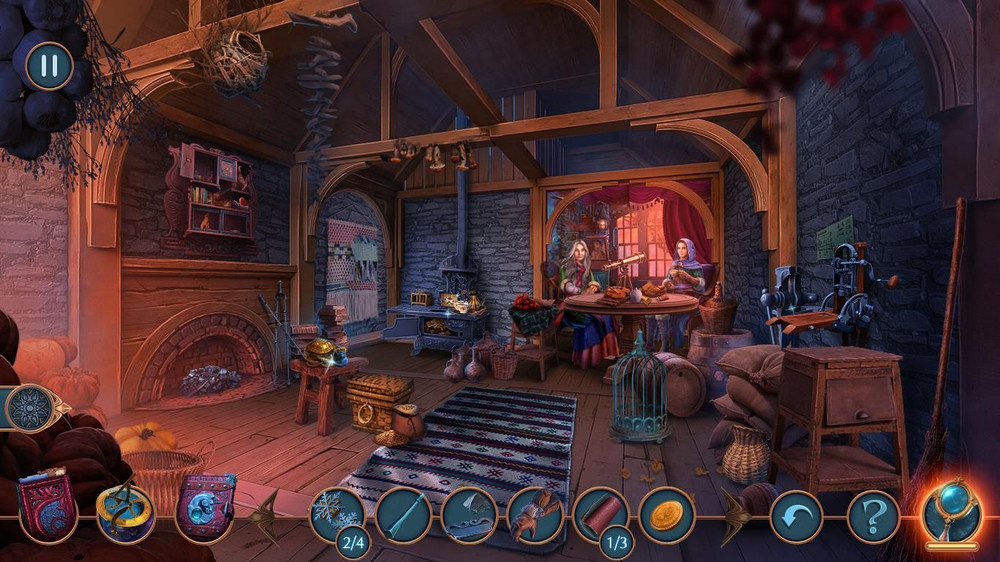Screen dimensions: 1000x562
Task: Pause the game with the pause button
Action: [48, 66]
